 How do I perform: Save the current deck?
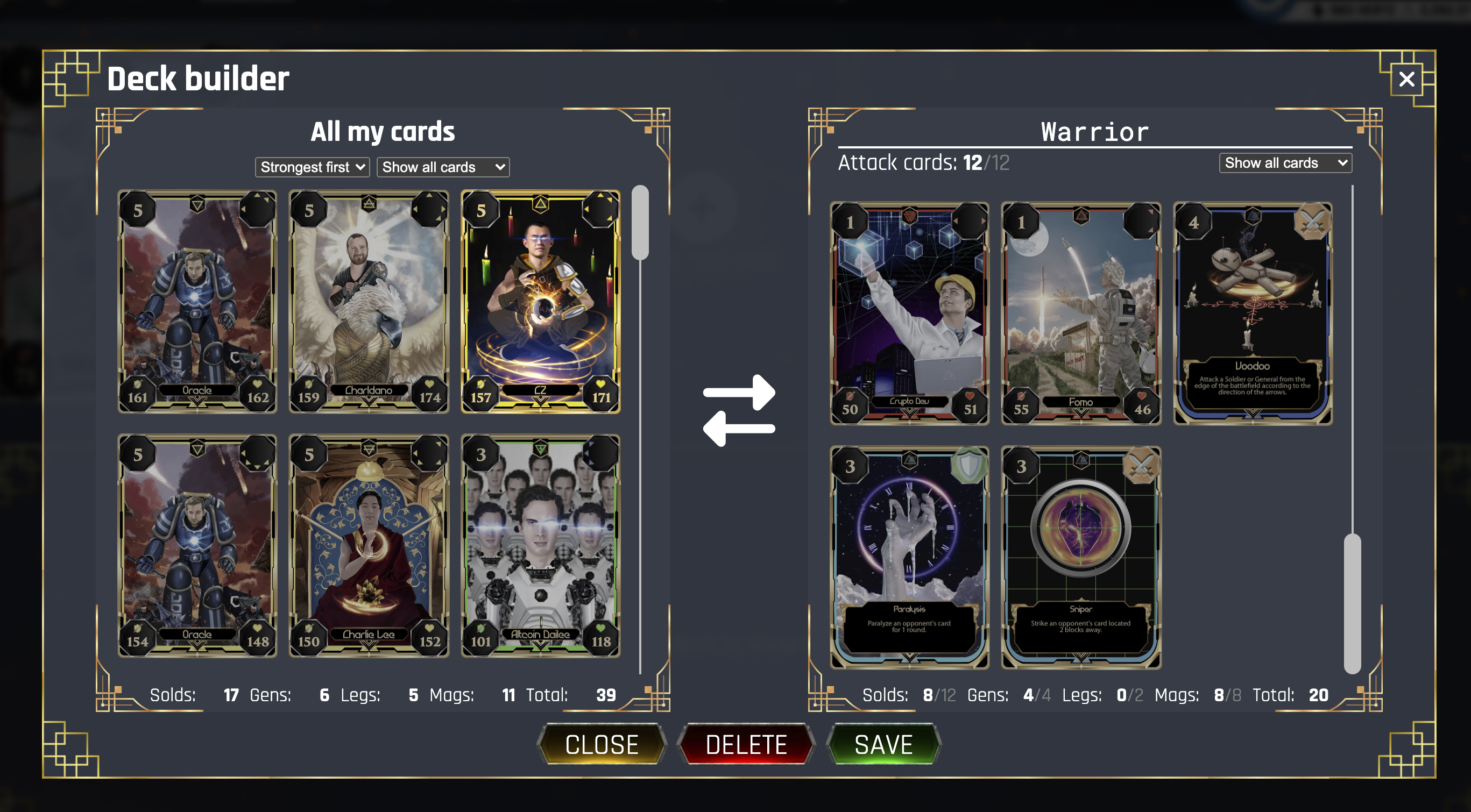point(883,744)
